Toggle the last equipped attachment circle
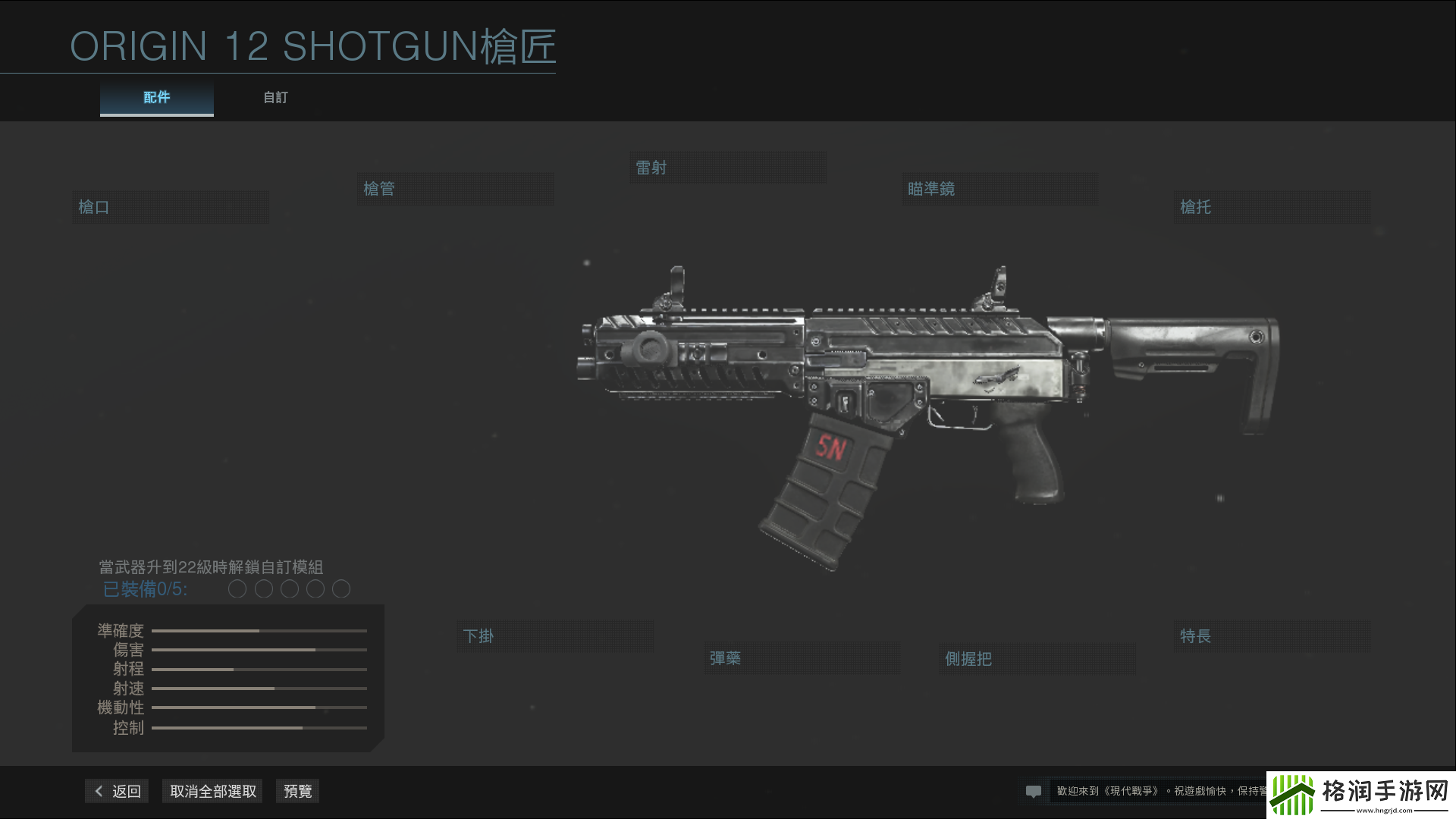1456x819 pixels. pyautogui.click(x=341, y=588)
